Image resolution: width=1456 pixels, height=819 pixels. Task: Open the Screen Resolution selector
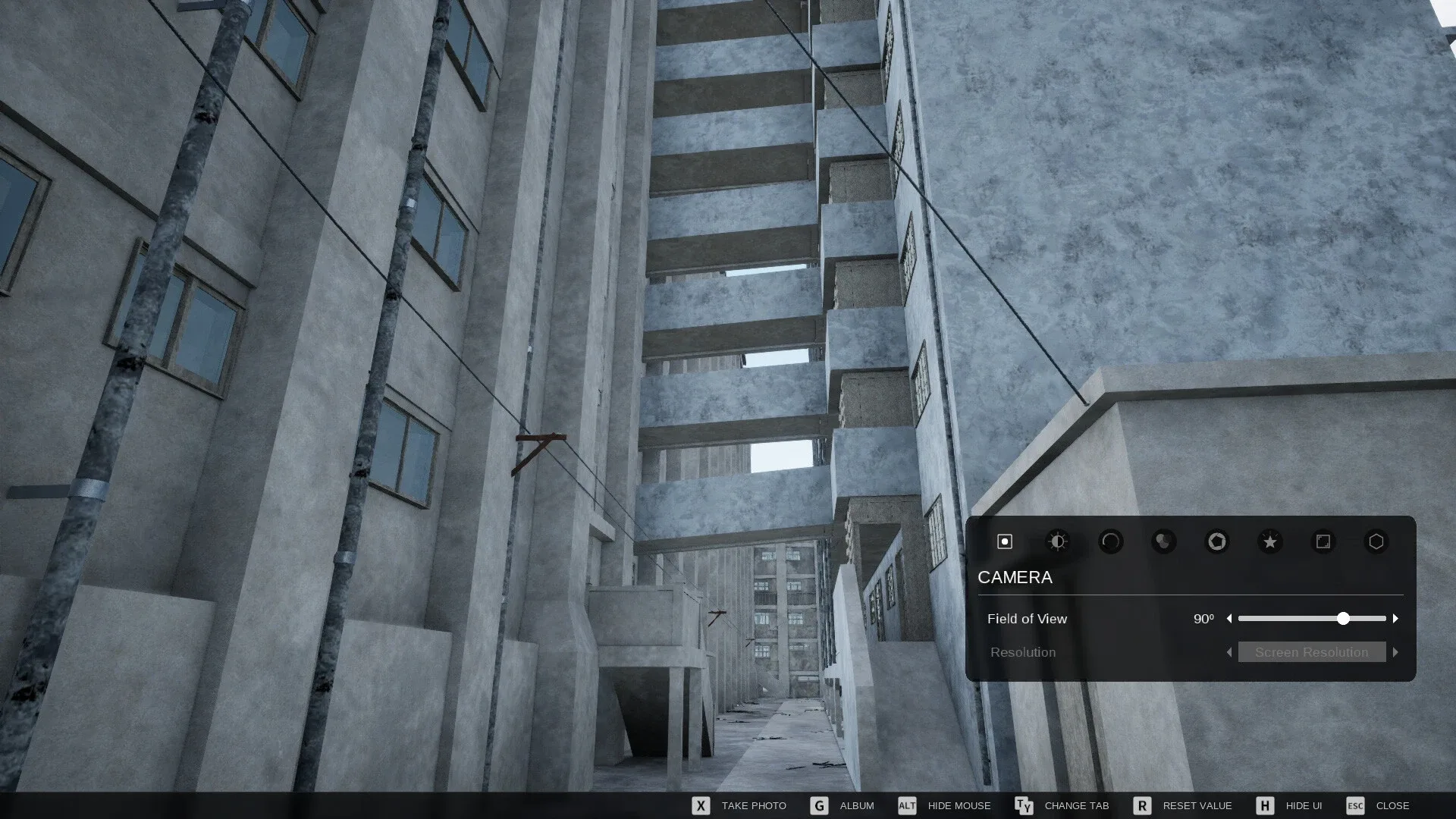coord(1311,652)
